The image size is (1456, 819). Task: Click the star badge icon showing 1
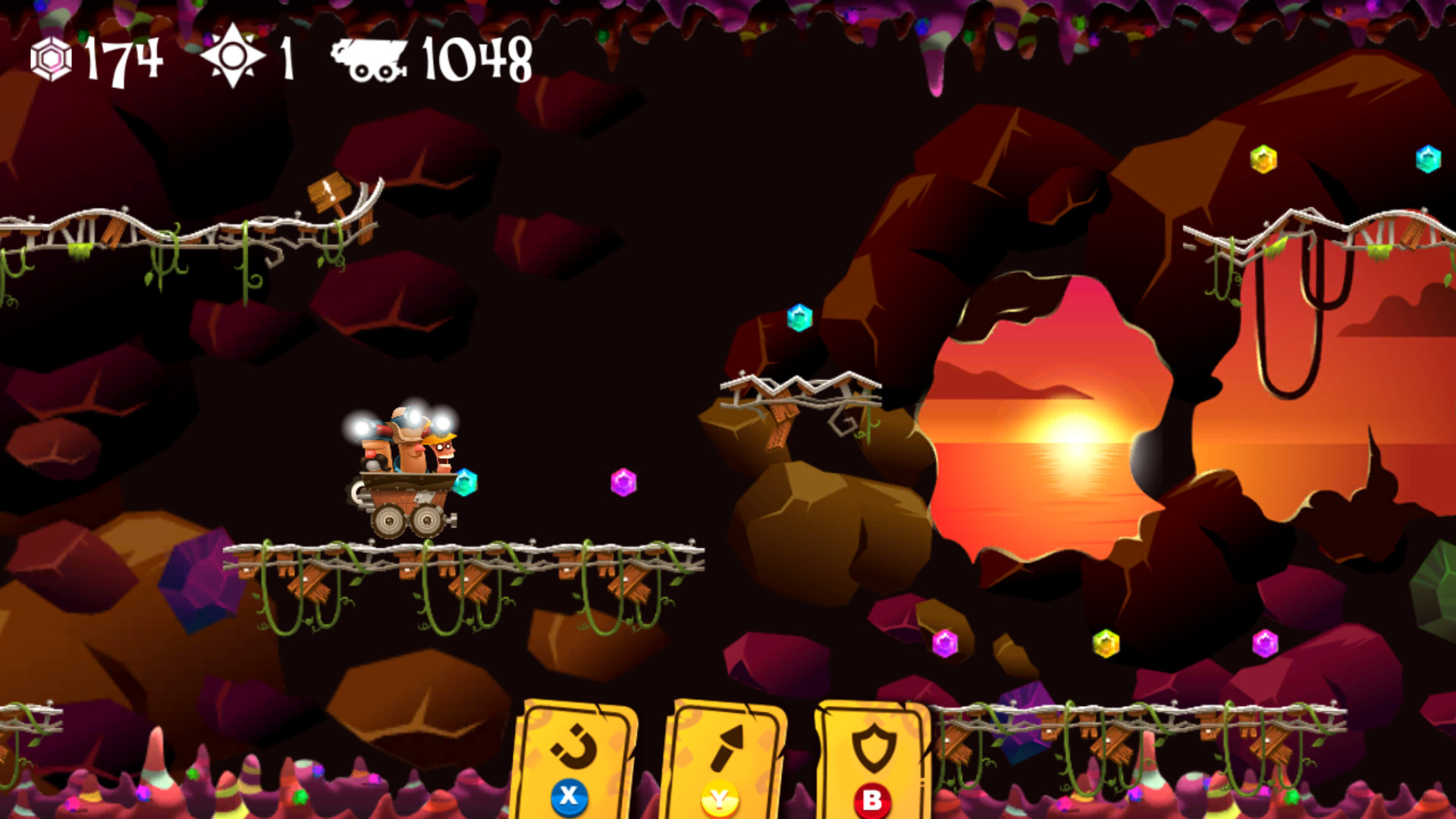[234, 55]
